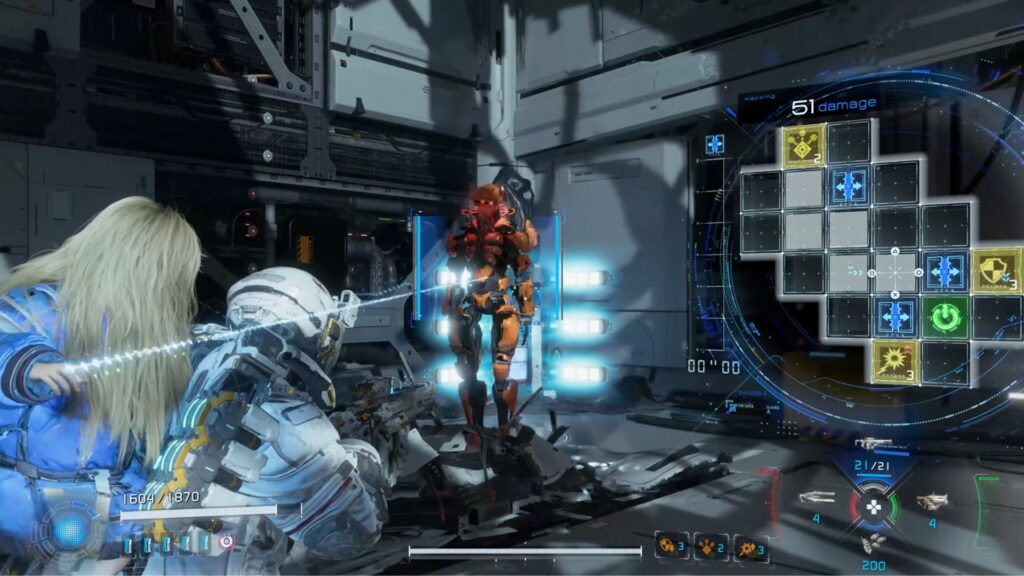Click the pink target ring icon

227,542
